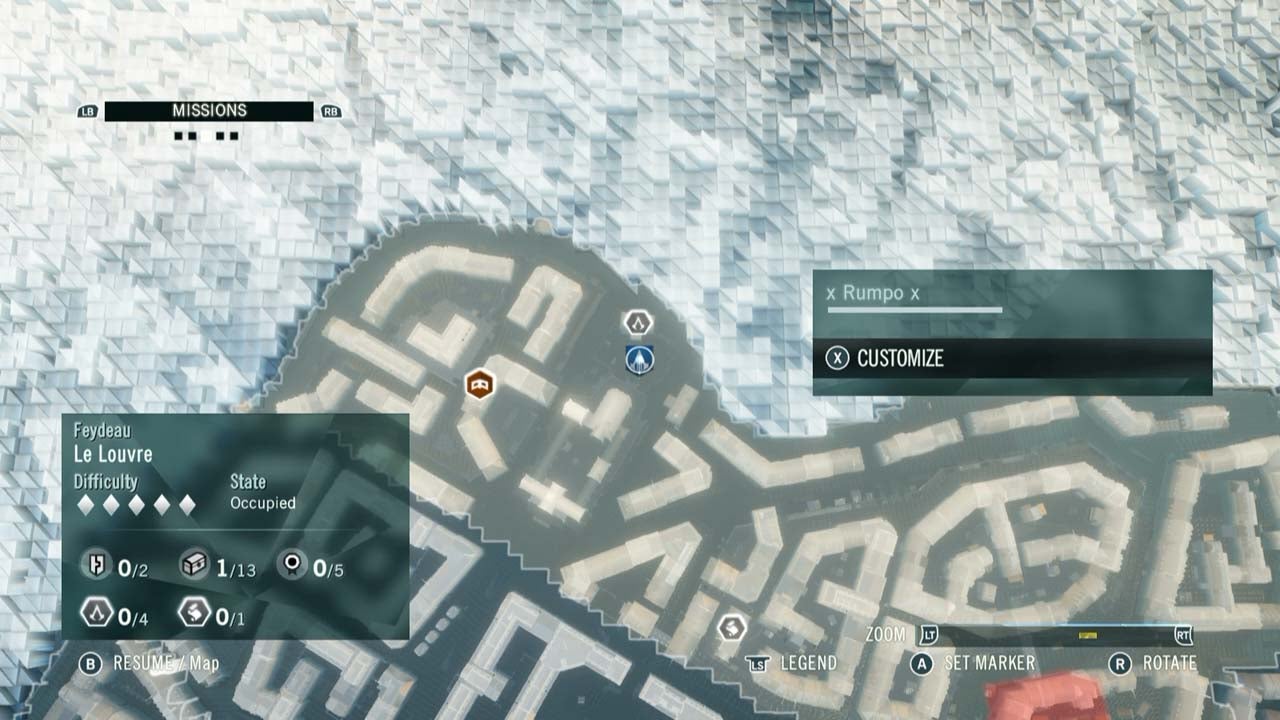The height and width of the screenshot is (720, 1280).
Task: Open the LEGEND with the LS prompt
Action: coord(808,662)
